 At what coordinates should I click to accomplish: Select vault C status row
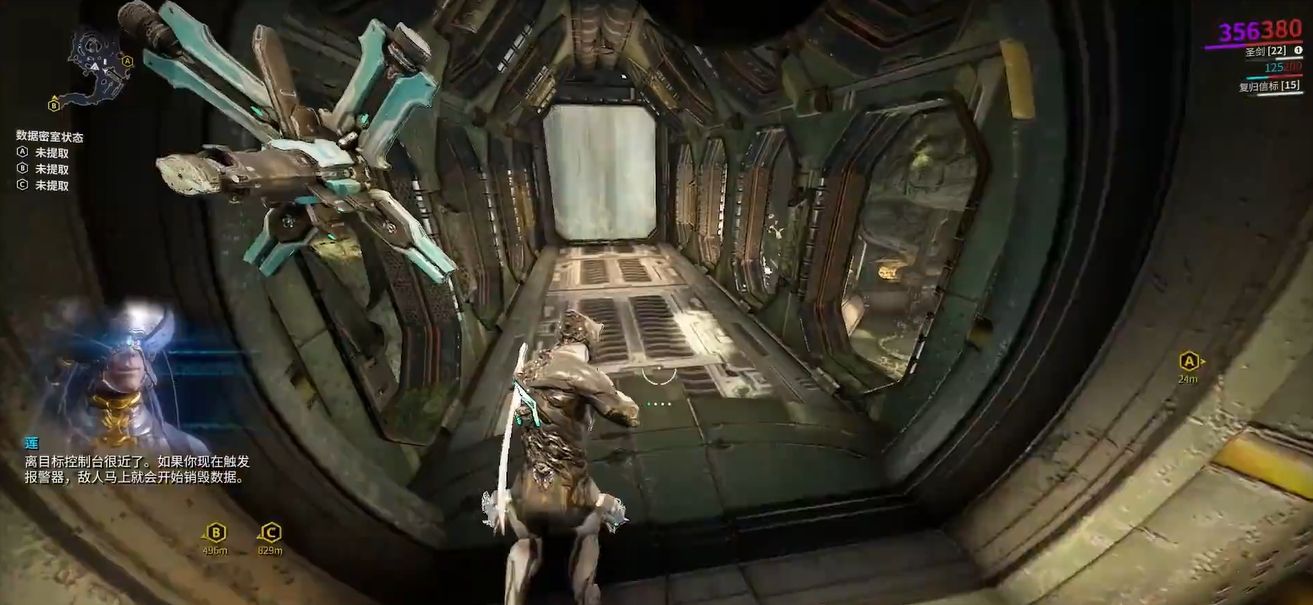43,185
